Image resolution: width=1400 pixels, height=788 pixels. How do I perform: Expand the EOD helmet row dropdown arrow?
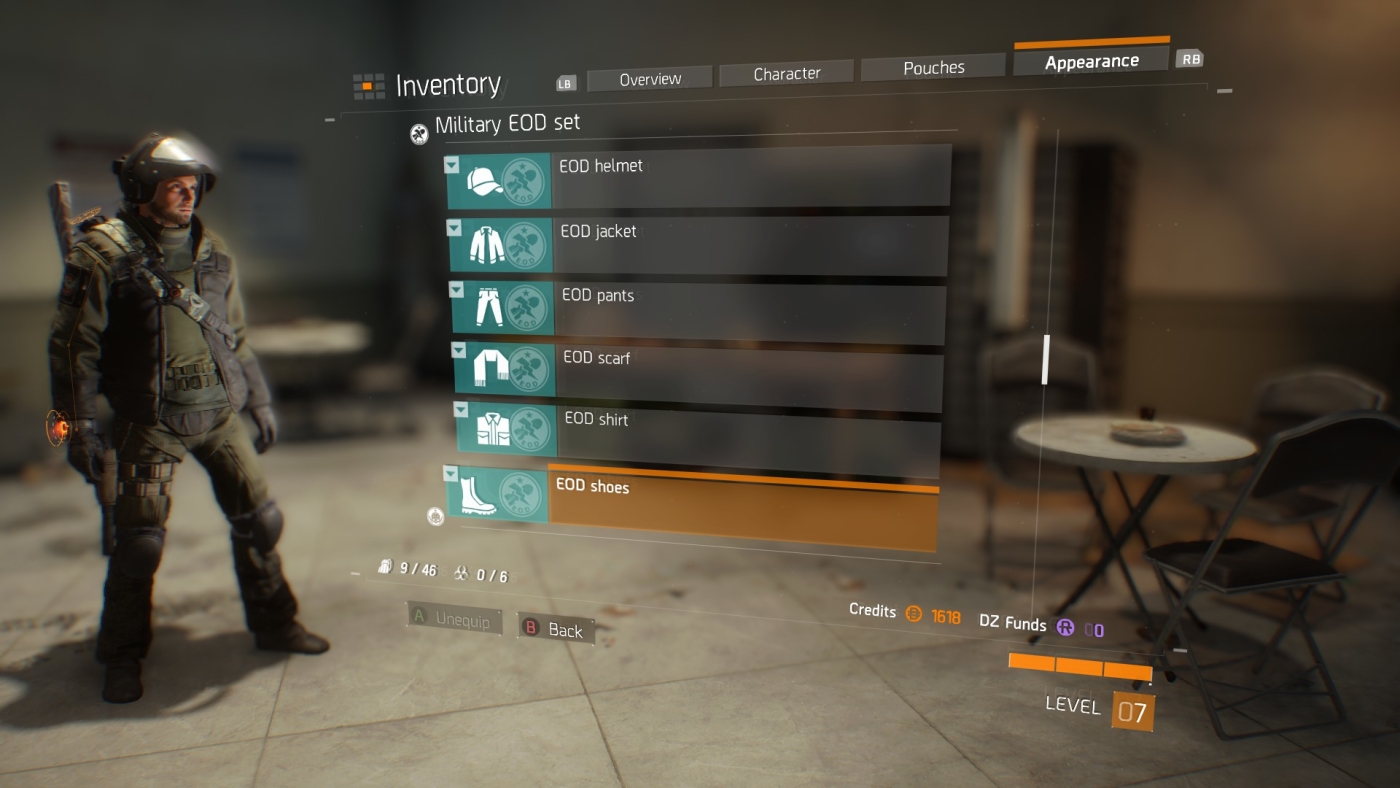click(x=451, y=165)
